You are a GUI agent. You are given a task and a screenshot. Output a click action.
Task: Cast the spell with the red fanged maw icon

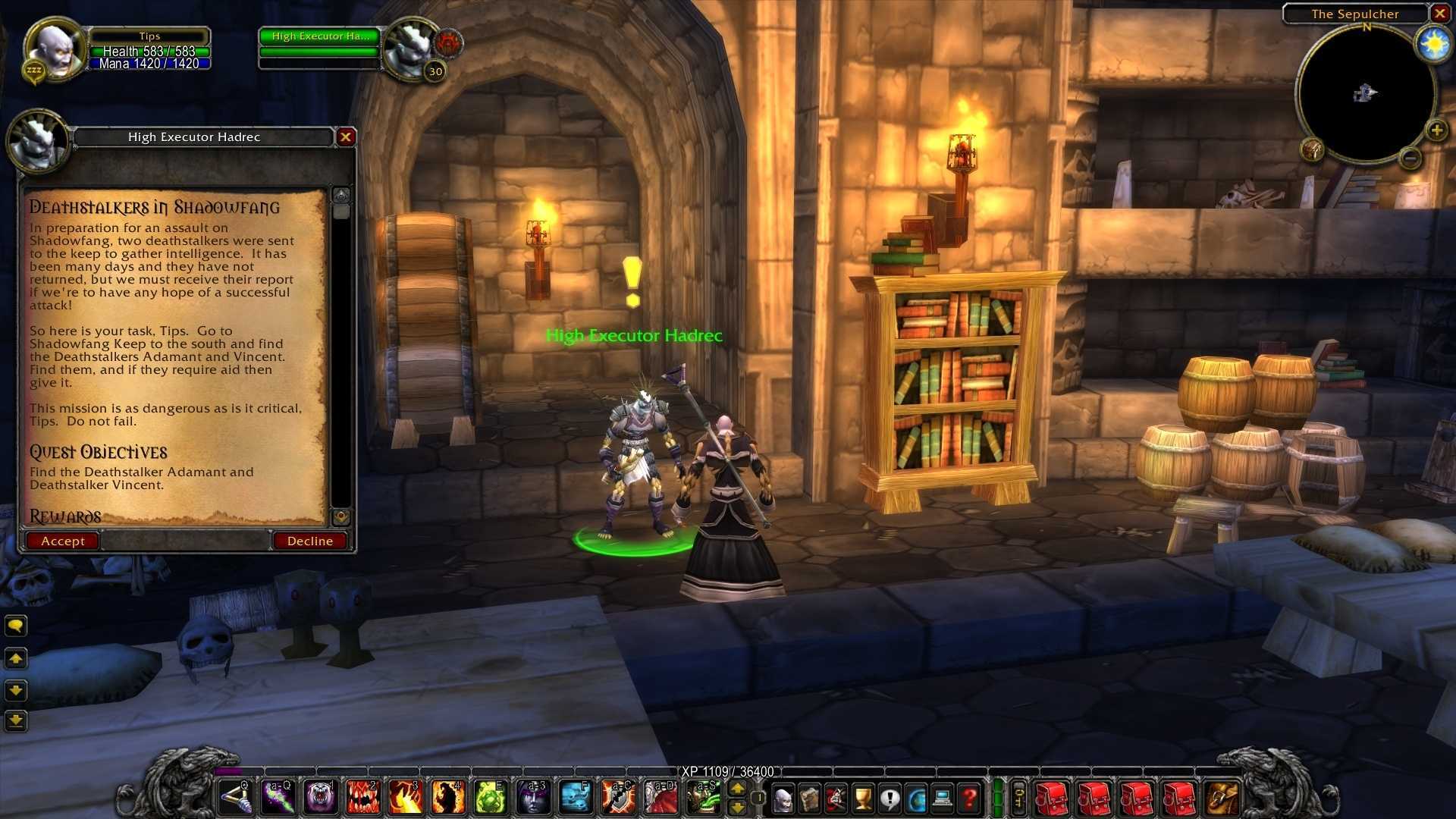coord(362,798)
